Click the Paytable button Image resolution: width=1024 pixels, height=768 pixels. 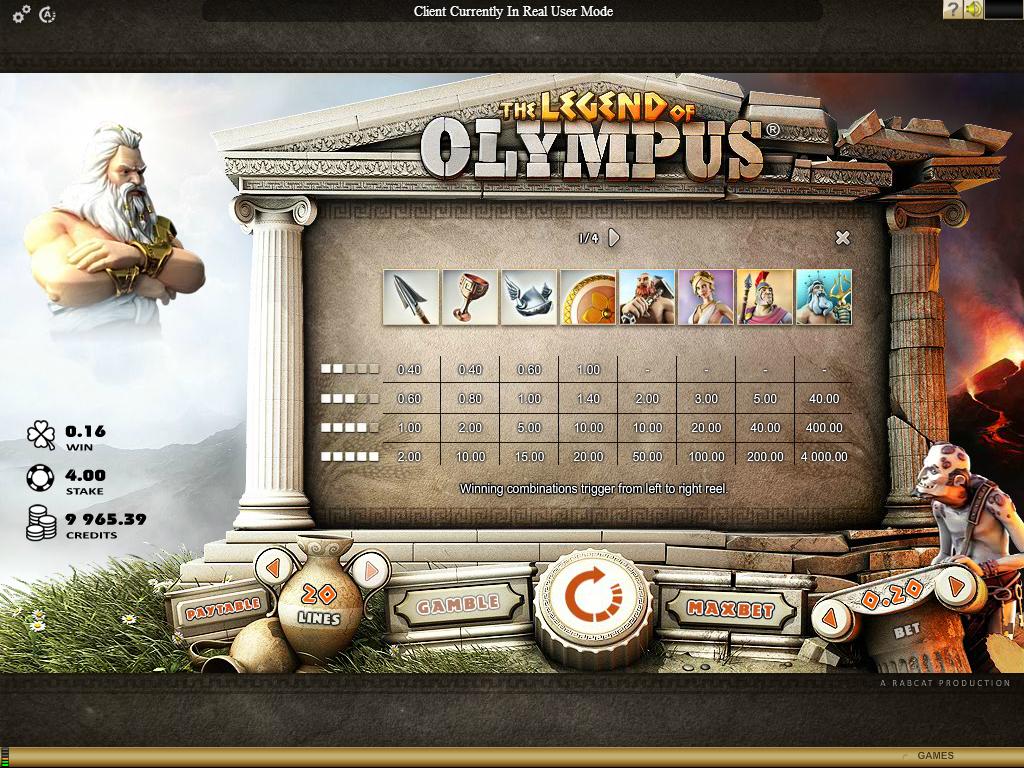pyautogui.click(x=220, y=605)
